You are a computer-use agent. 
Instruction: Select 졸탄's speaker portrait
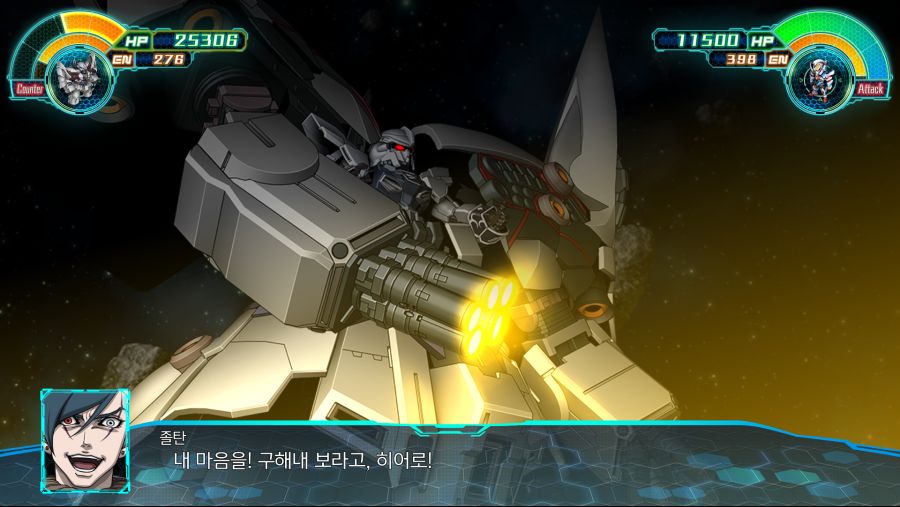pos(84,440)
